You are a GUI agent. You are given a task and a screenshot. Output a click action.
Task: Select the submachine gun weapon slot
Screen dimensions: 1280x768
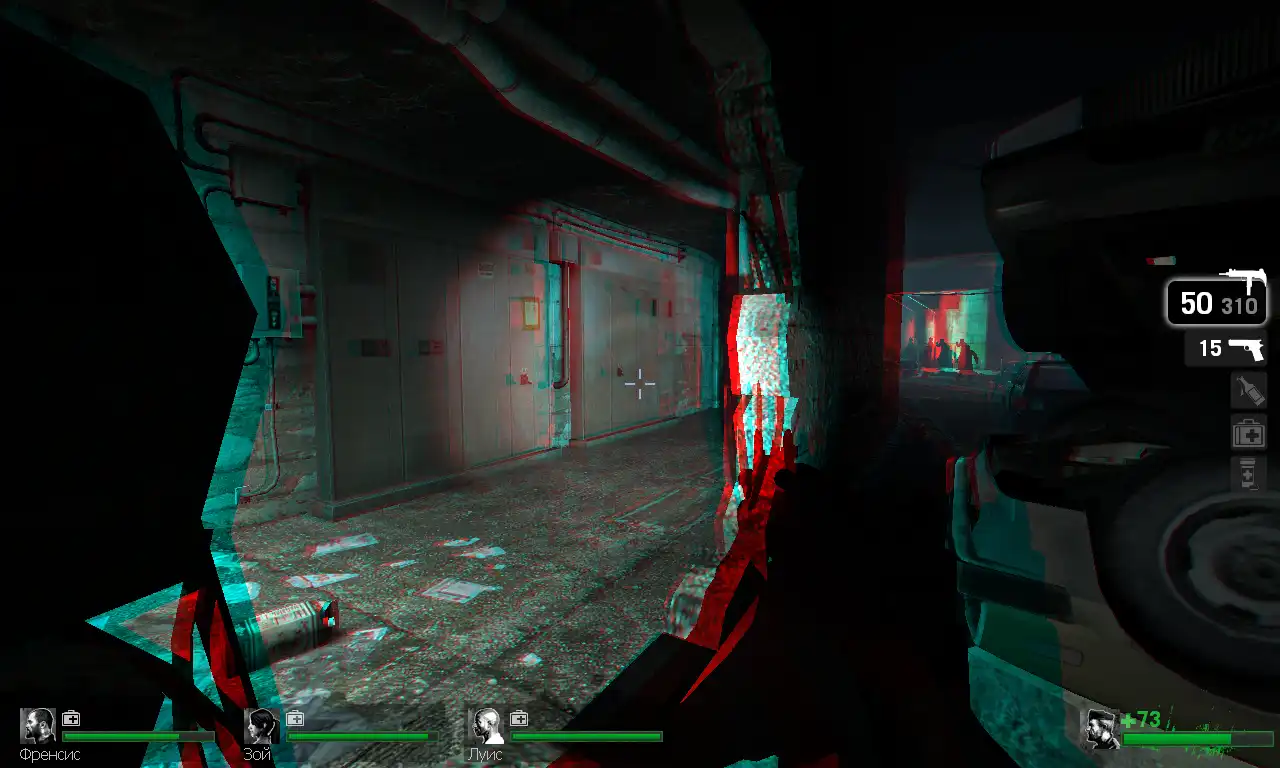1216,301
